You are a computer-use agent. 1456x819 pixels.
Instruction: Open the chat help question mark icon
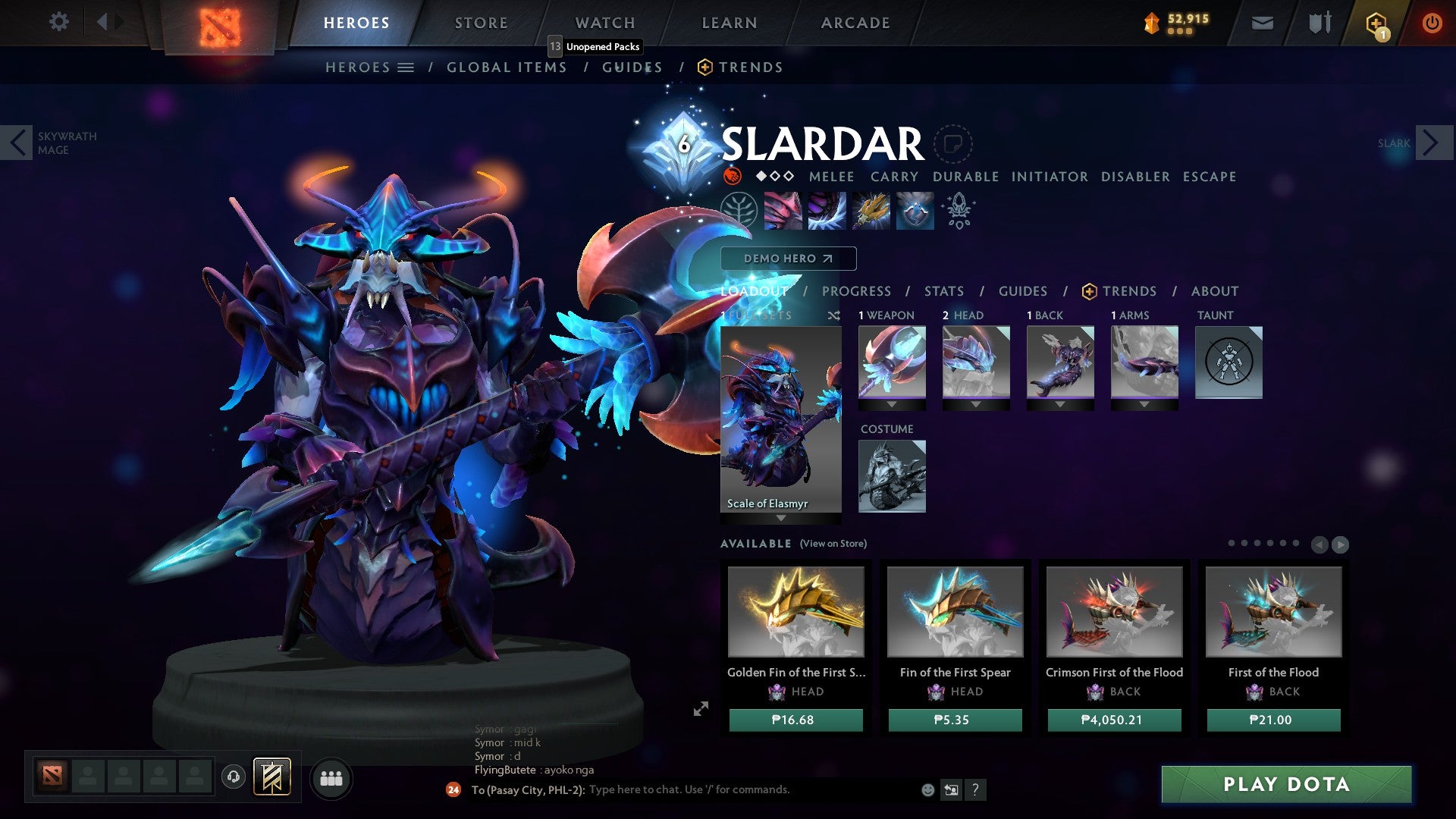975,790
